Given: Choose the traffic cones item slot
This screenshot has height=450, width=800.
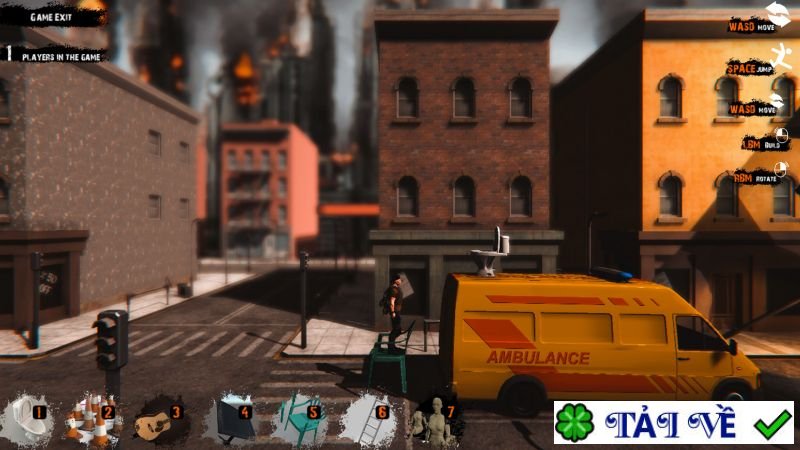Looking at the screenshot, I should [x=92, y=419].
